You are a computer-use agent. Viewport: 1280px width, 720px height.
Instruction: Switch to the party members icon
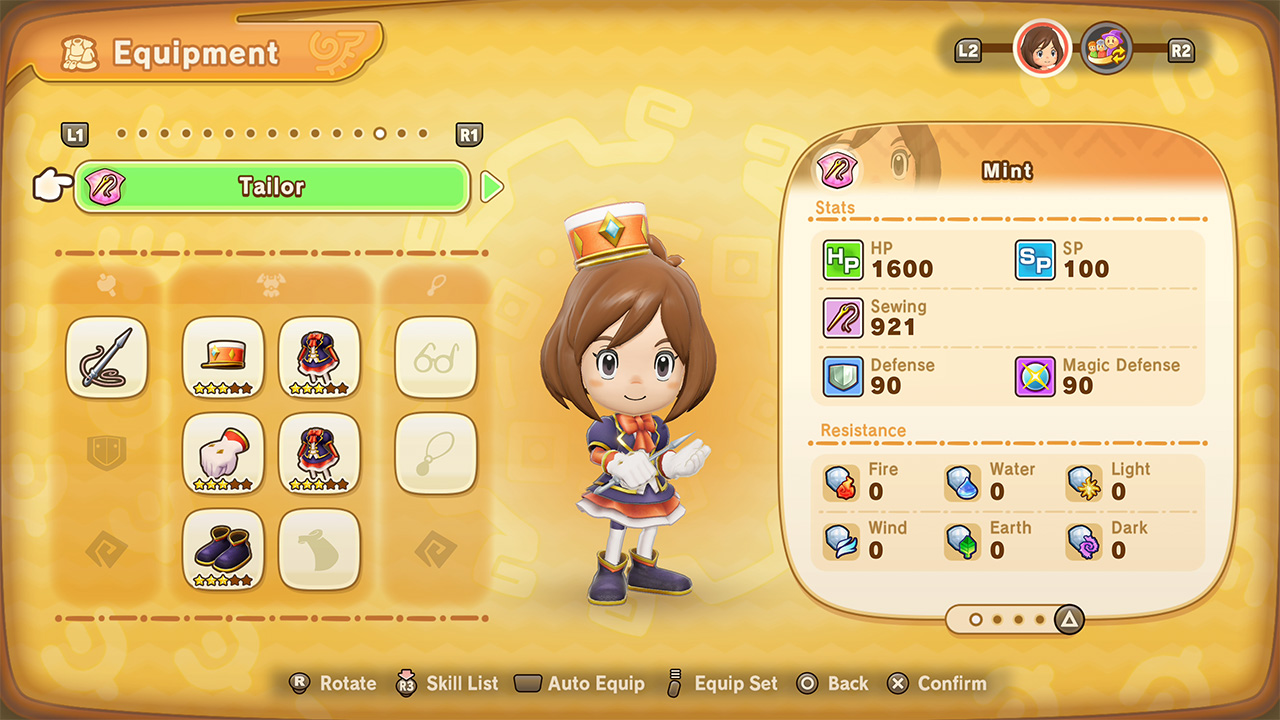[1106, 49]
